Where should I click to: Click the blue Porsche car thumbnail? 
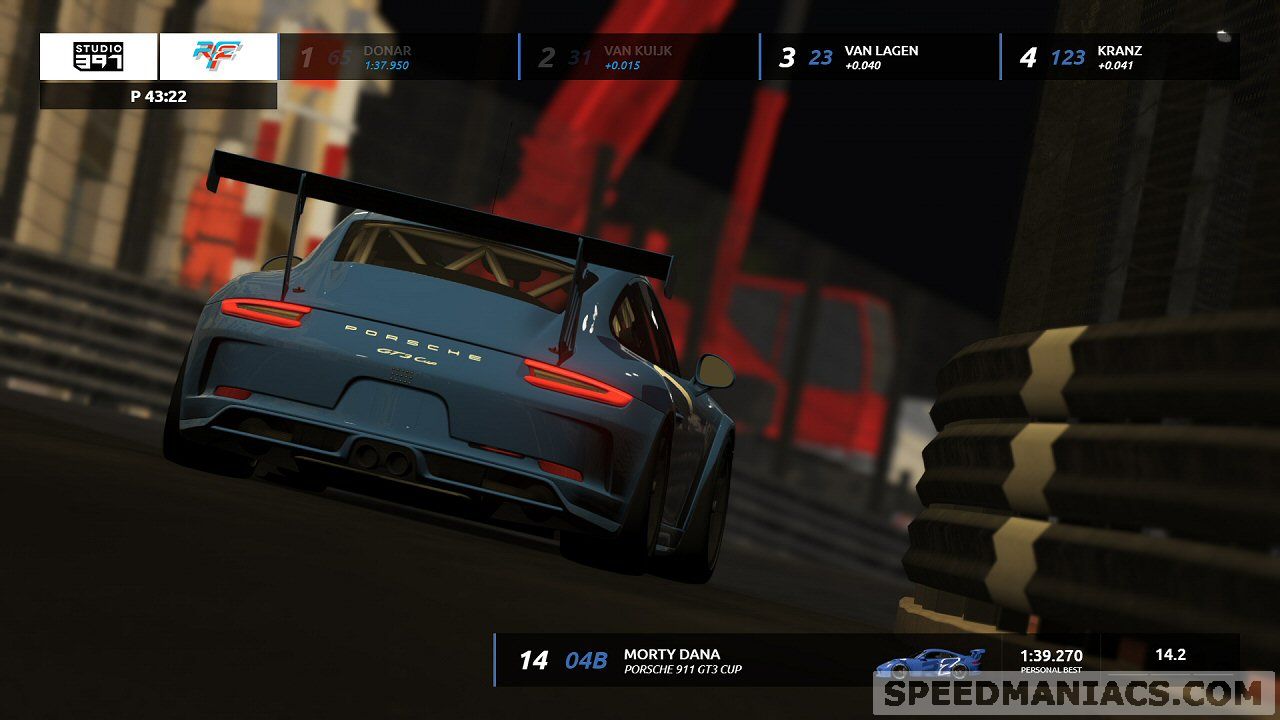[930, 661]
